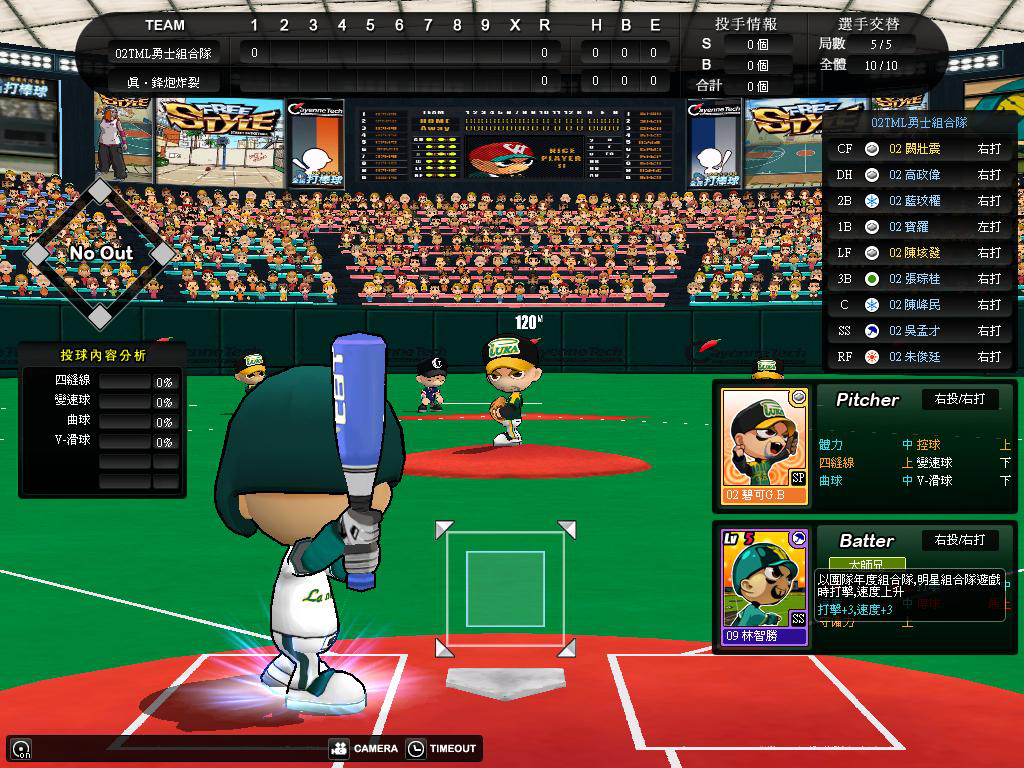Select the SS lineup row with umbrella icon
Screen dimensions: 1024x768
pyautogui.click(x=918, y=331)
